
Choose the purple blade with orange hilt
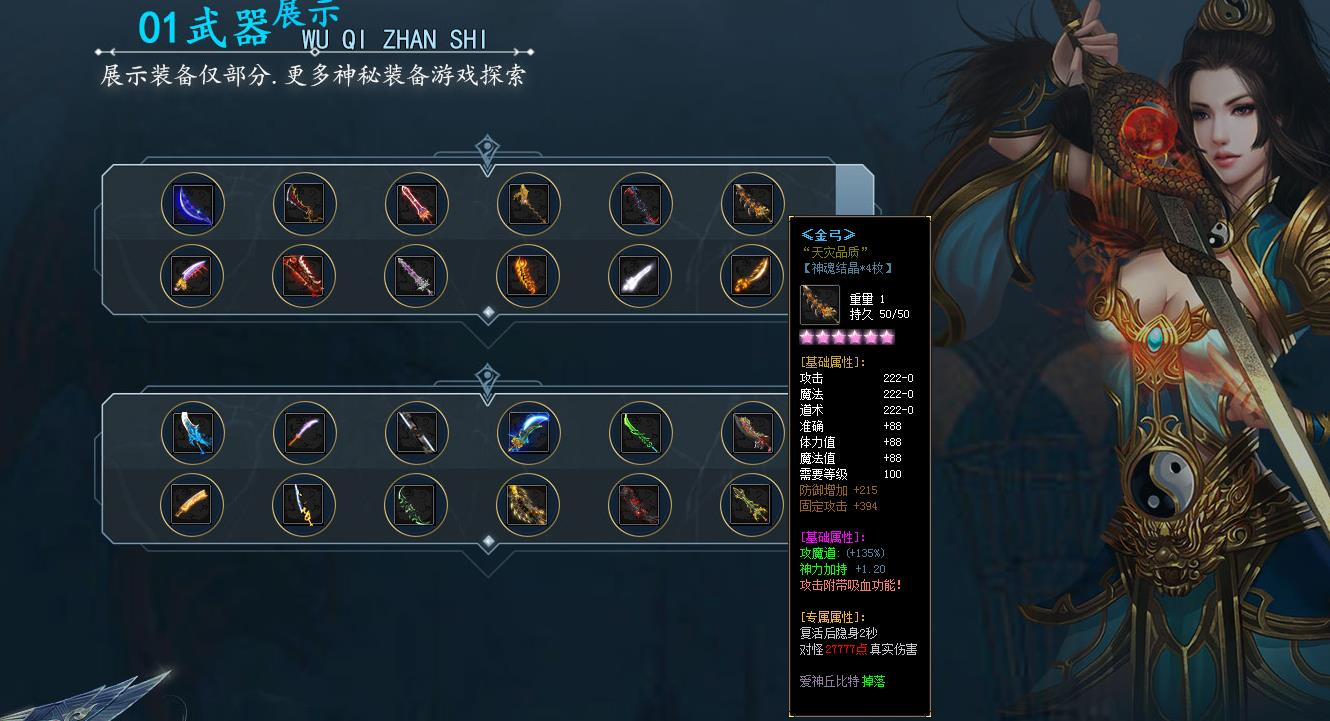[305, 433]
